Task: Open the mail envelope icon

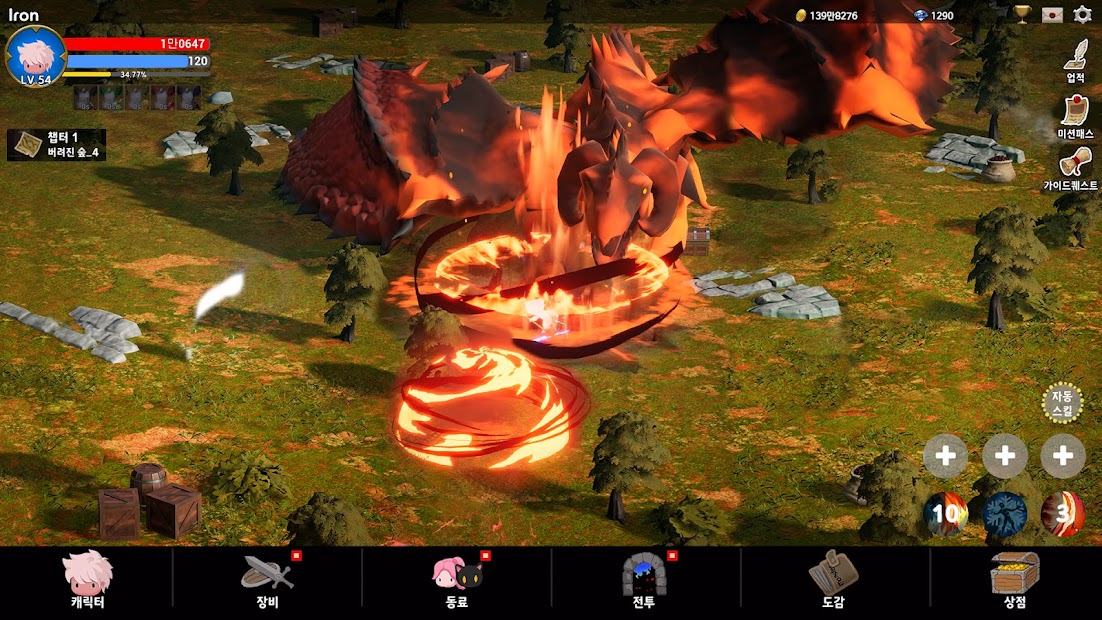Action: pyautogui.click(x=1051, y=15)
